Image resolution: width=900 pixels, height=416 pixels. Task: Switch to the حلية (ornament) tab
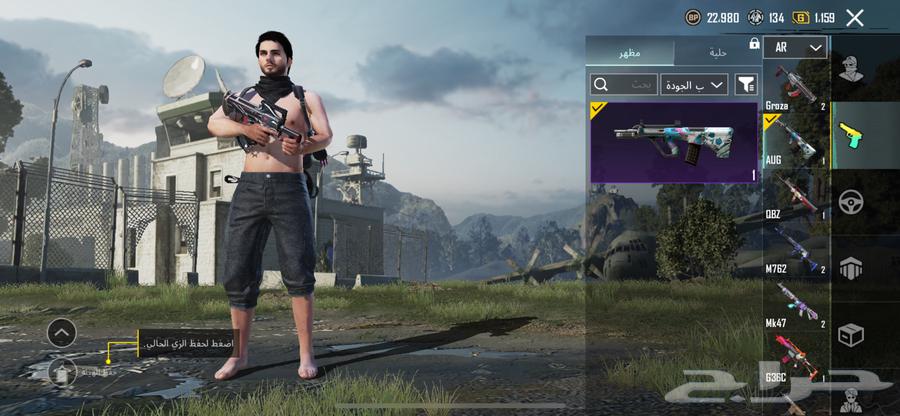click(x=718, y=51)
